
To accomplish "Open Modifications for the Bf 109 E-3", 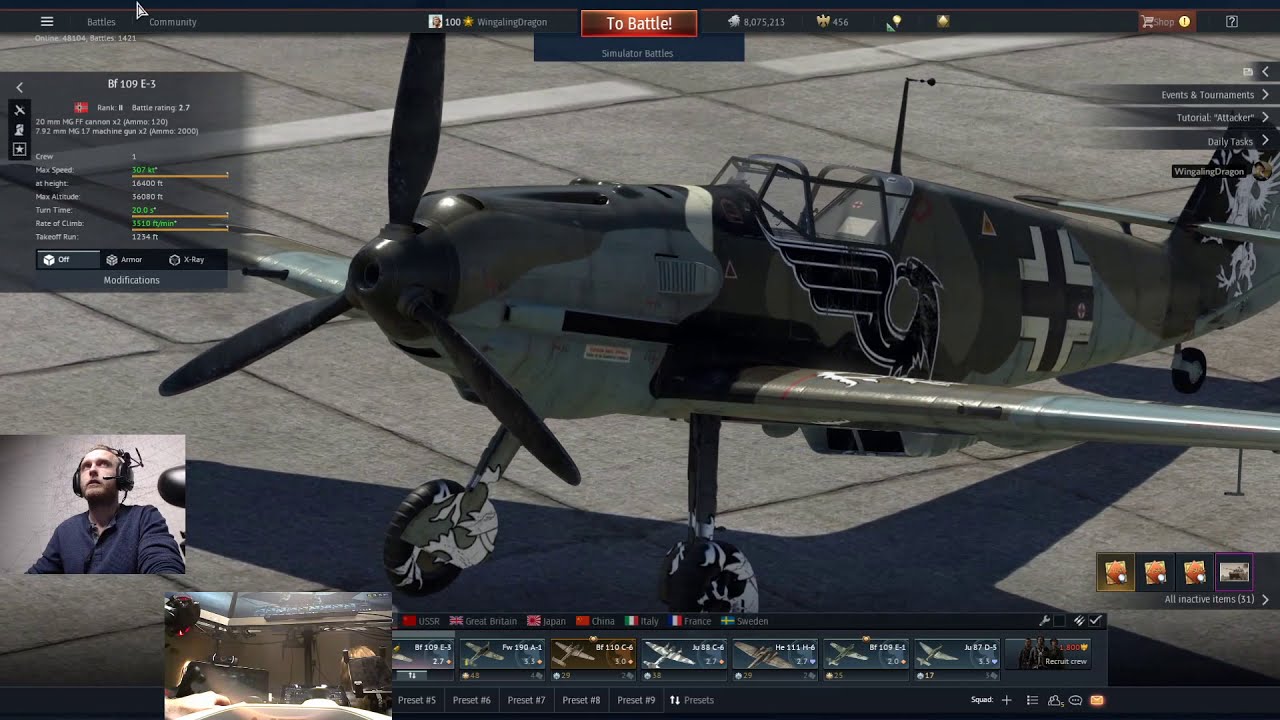I will 131,280.
